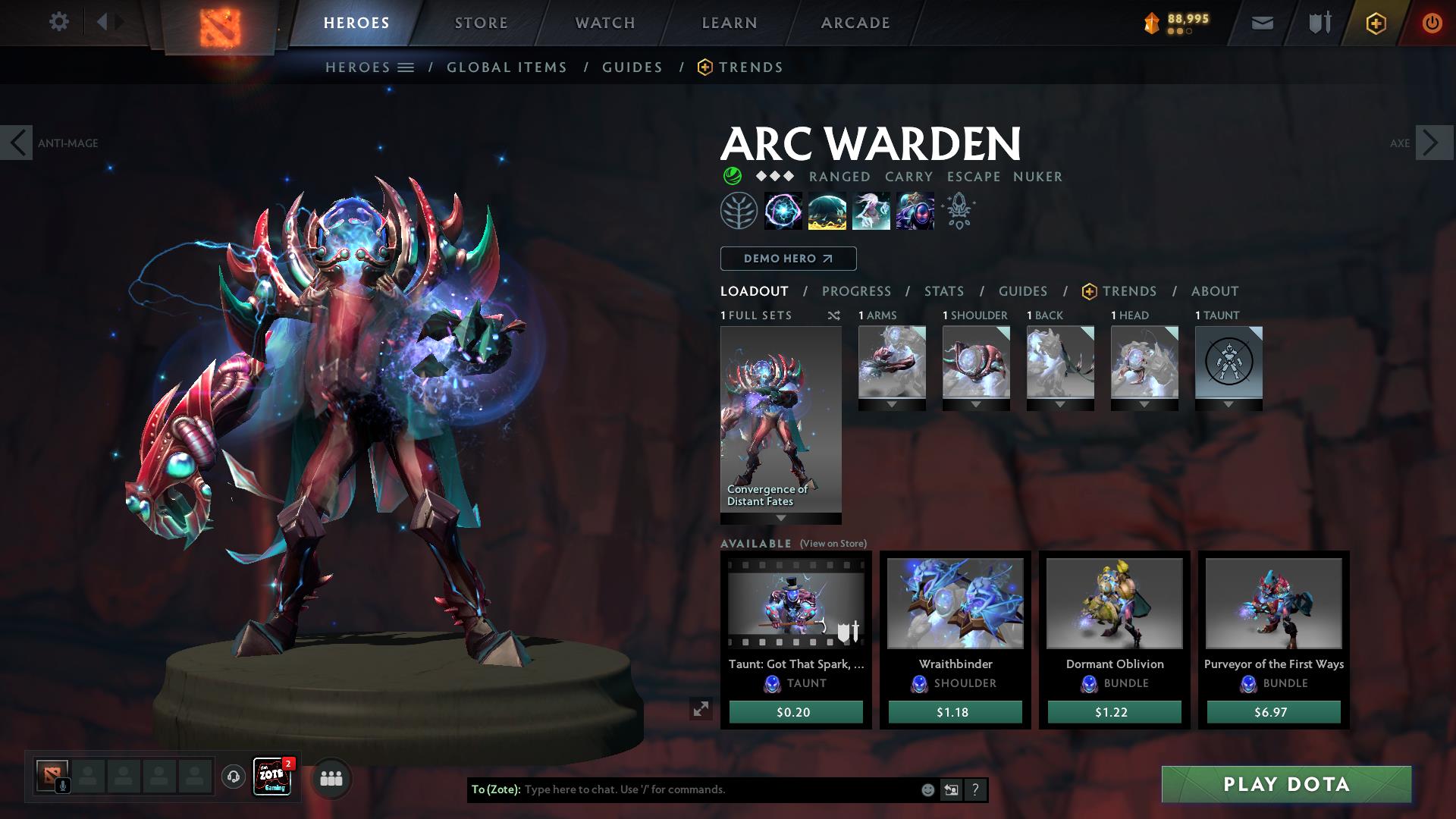Click the power button to exit the game
This screenshot has width=1456, height=819.
coord(1432,22)
